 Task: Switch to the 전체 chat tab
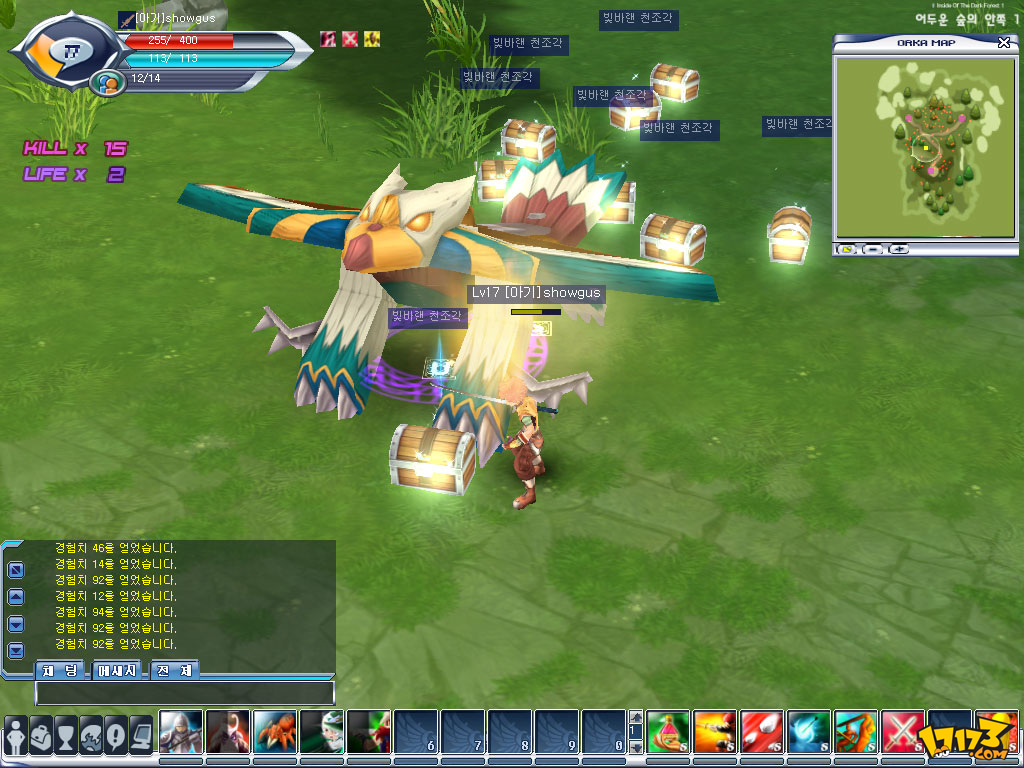pos(175,670)
